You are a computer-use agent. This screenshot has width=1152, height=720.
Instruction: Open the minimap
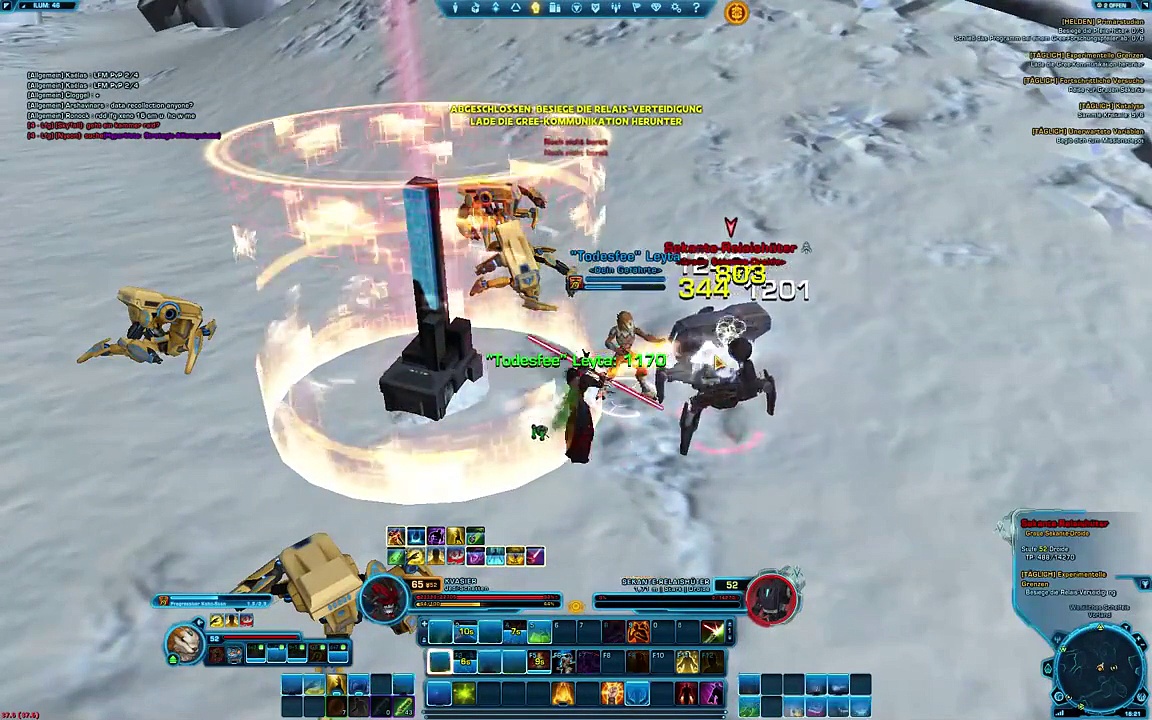coord(1100,668)
